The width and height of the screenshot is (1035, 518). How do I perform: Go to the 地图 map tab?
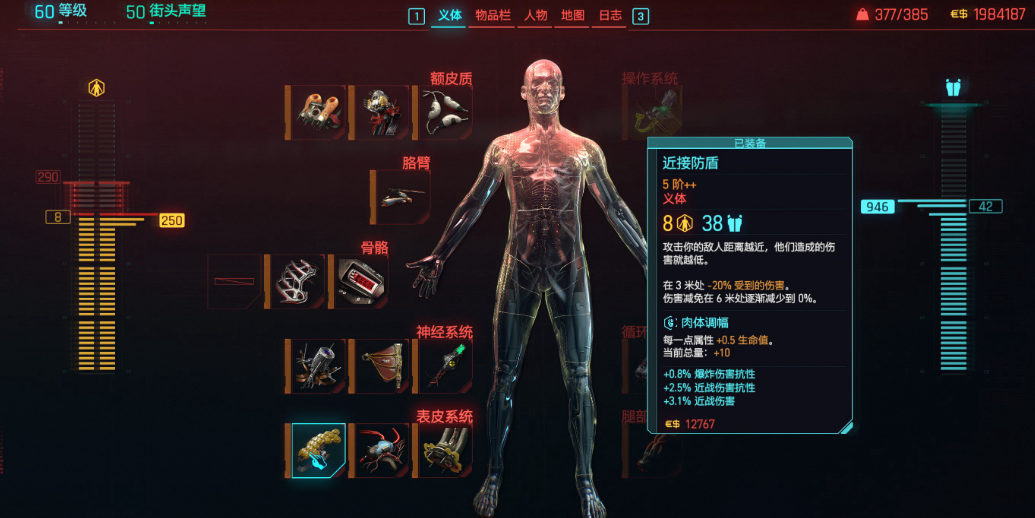573,16
